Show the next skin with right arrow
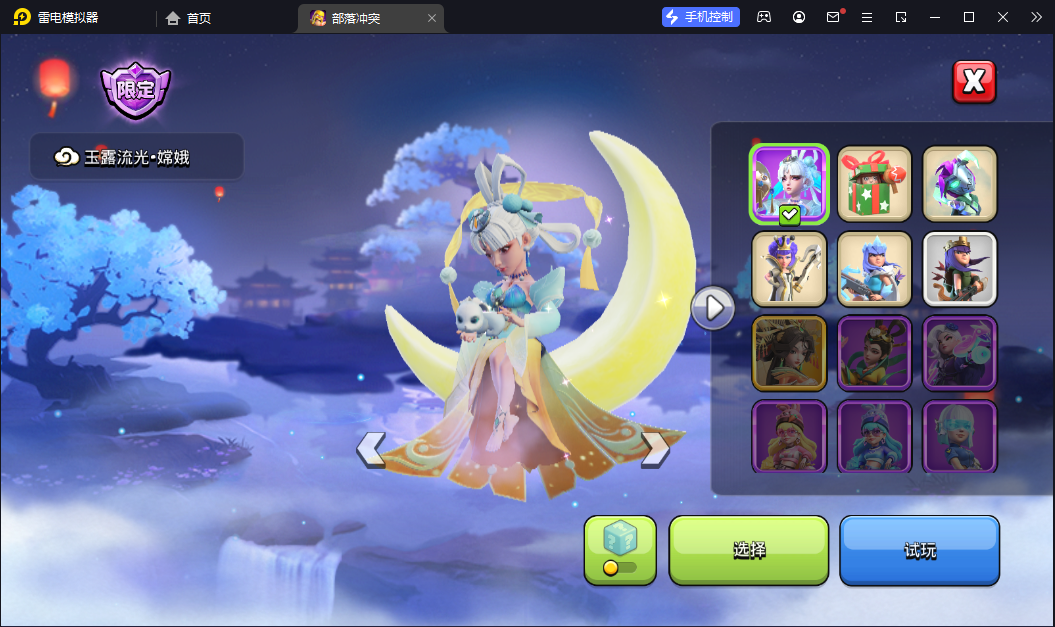This screenshot has height=627, width=1055. click(655, 449)
